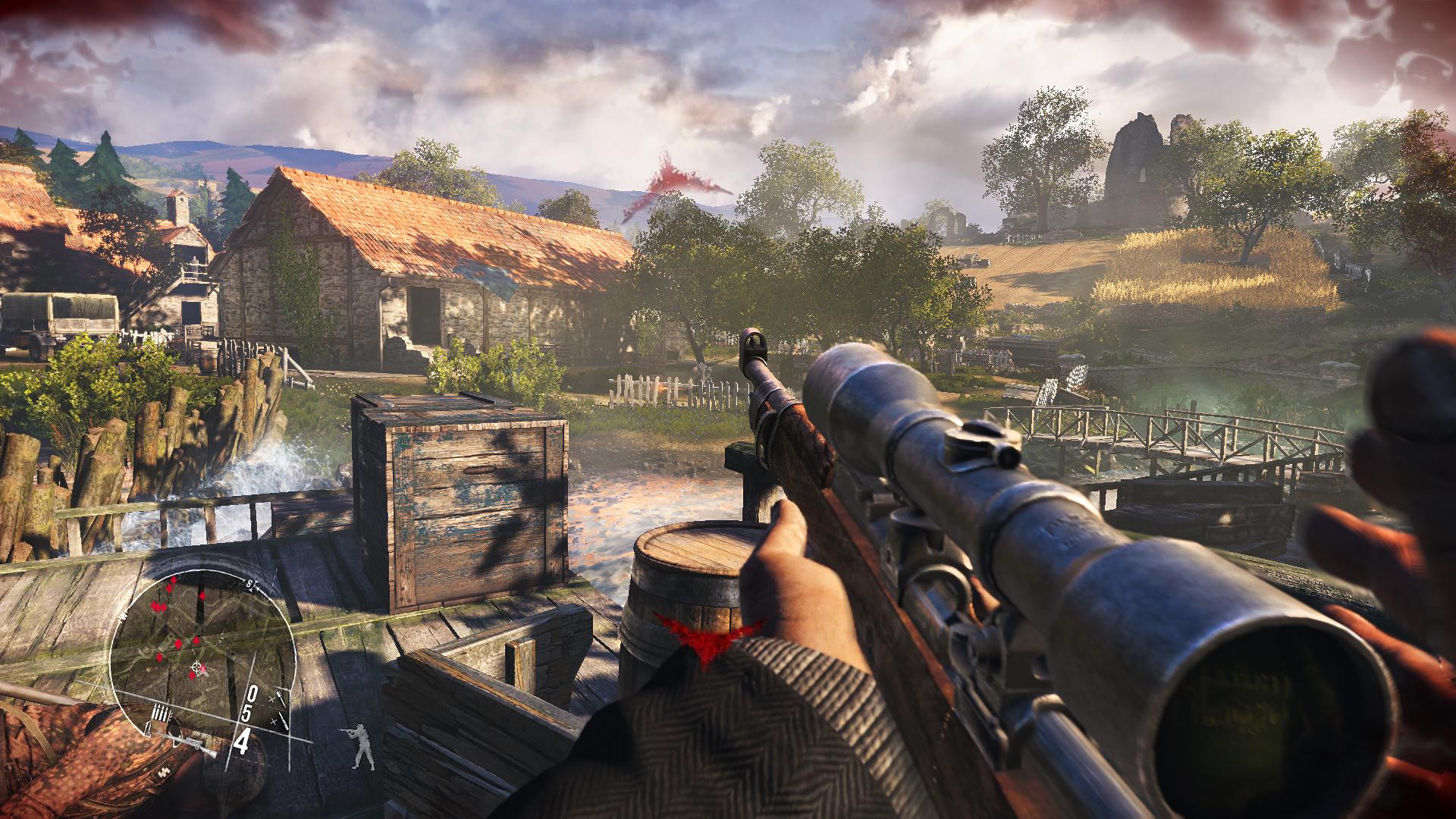
Task: Click the cluster of red enemy markers on the minimap
Action: [x=158, y=607]
